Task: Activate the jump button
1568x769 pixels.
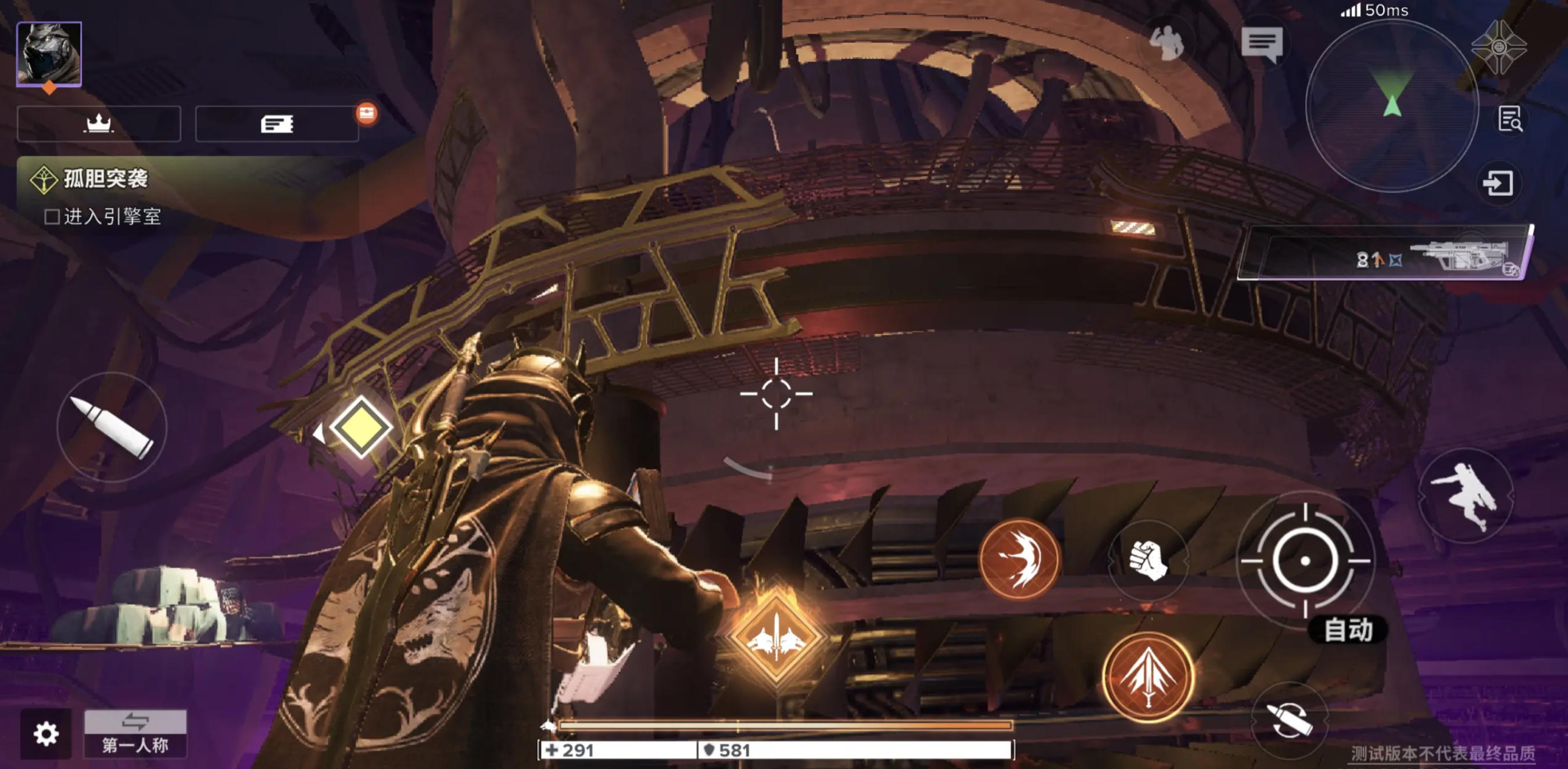Action: [1465, 496]
